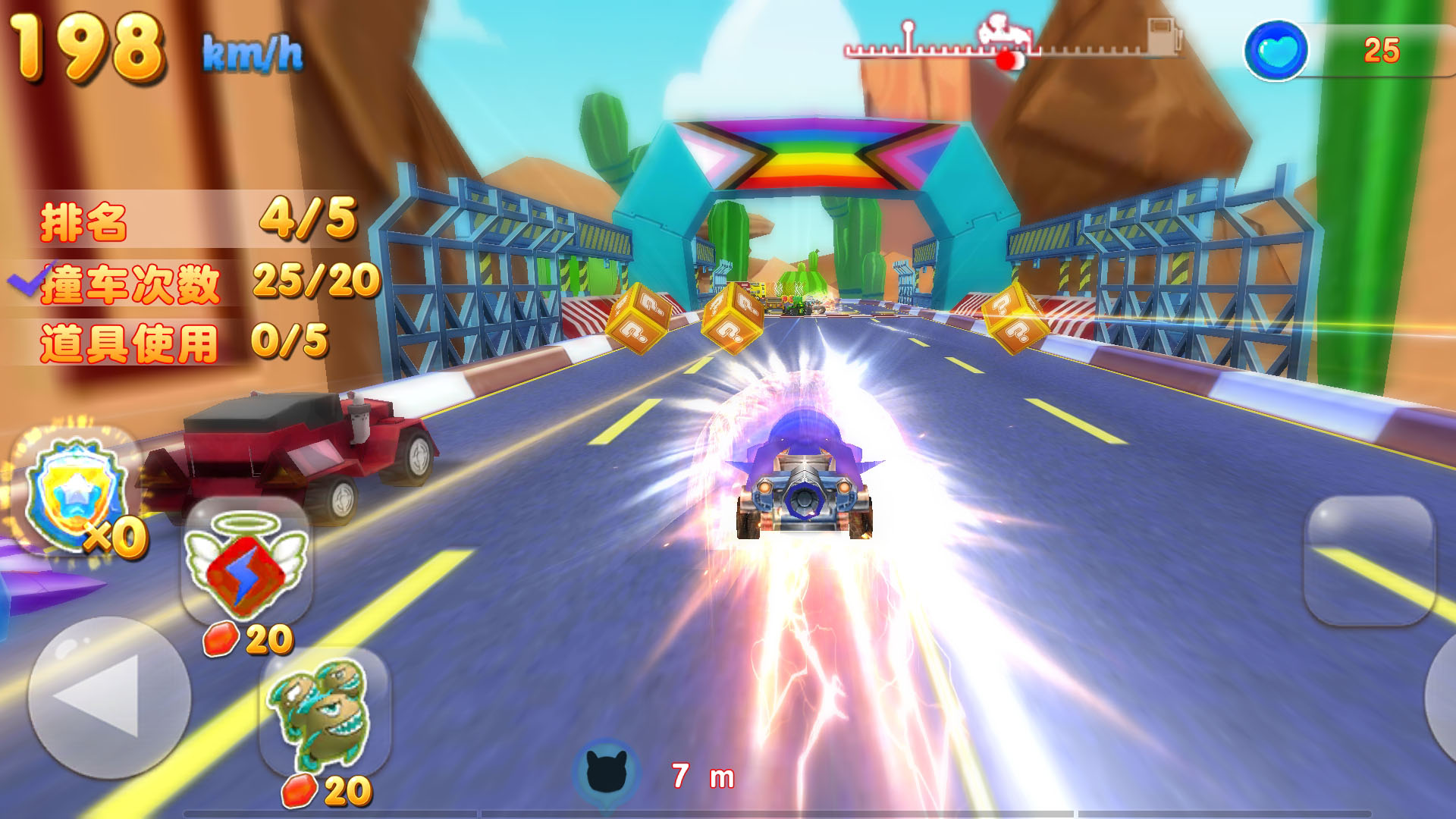
Task: Use the winged lightning gem item
Action: coord(247,562)
